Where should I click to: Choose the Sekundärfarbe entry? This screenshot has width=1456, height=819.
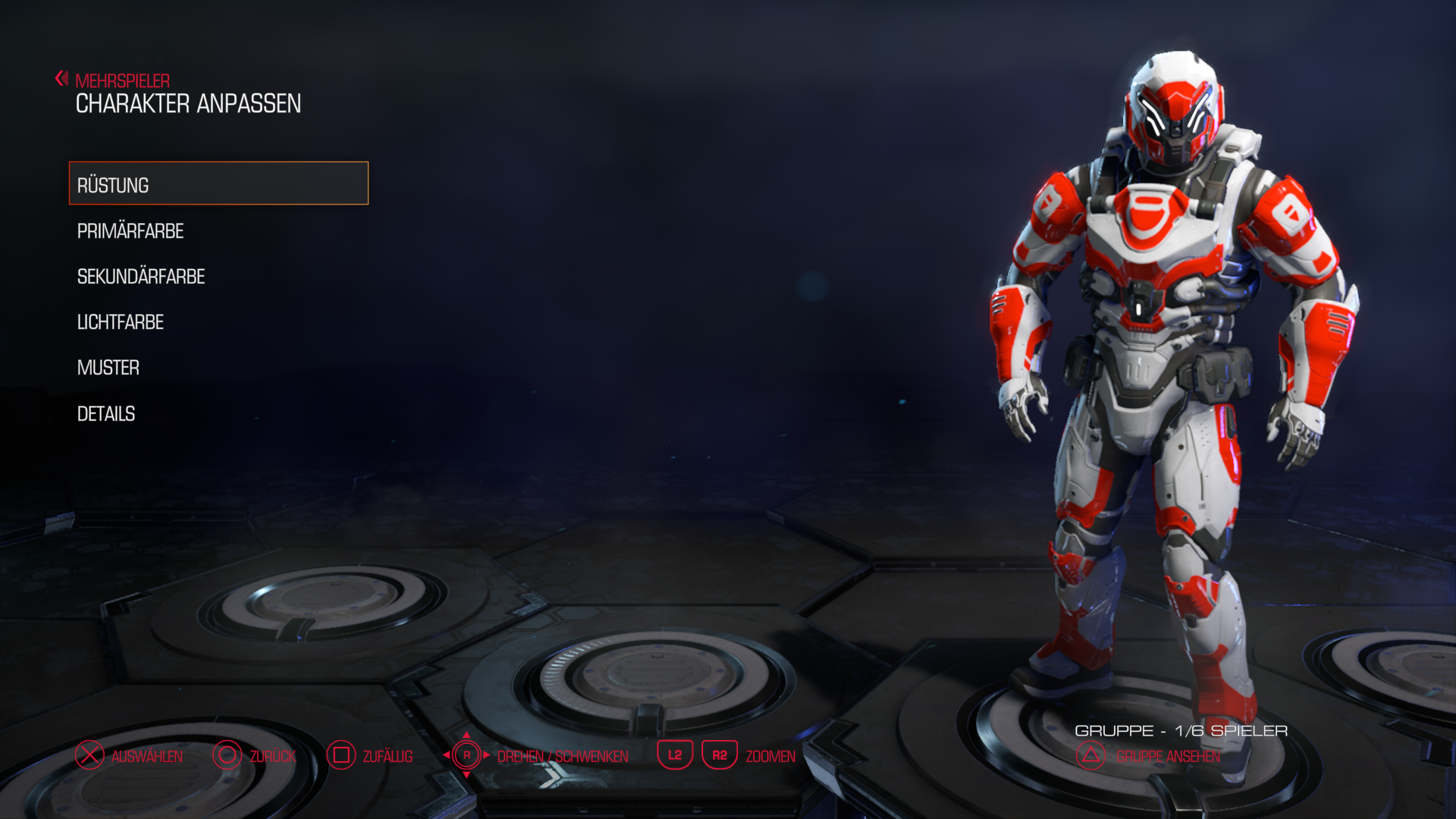(141, 277)
